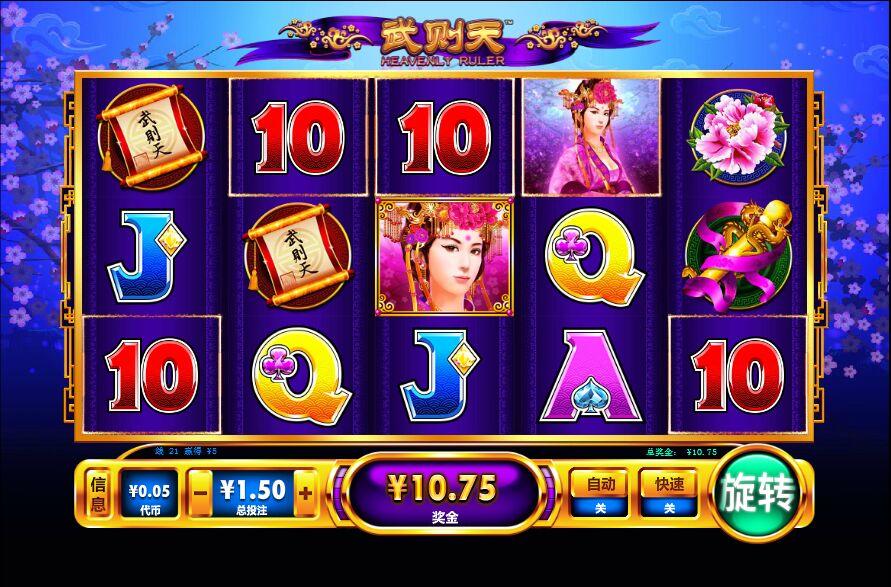Open the 信息 info panel

98,495
